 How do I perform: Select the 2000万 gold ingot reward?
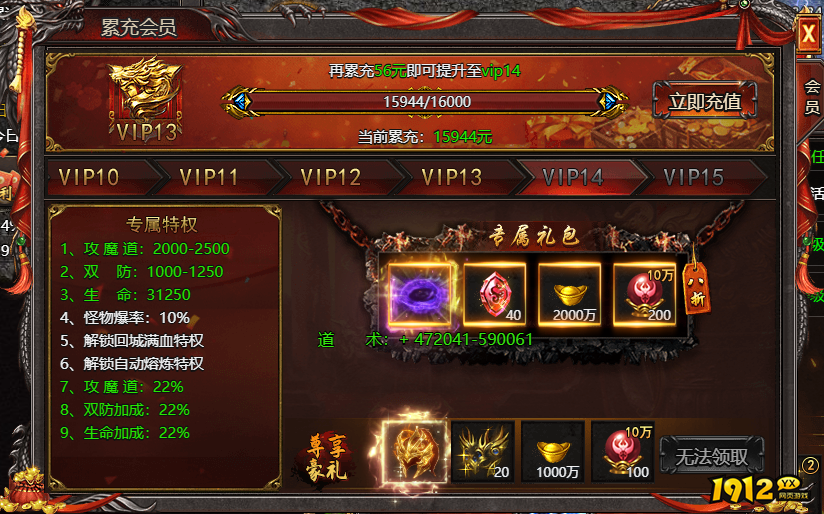pyautogui.click(x=569, y=293)
